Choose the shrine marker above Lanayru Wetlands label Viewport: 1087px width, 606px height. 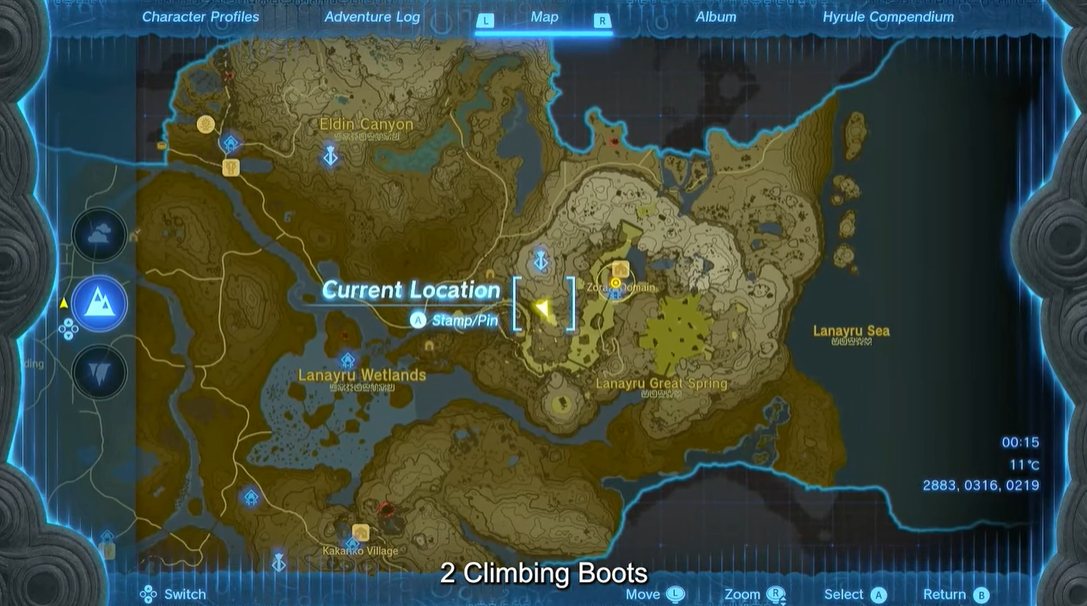coord(347,360)
